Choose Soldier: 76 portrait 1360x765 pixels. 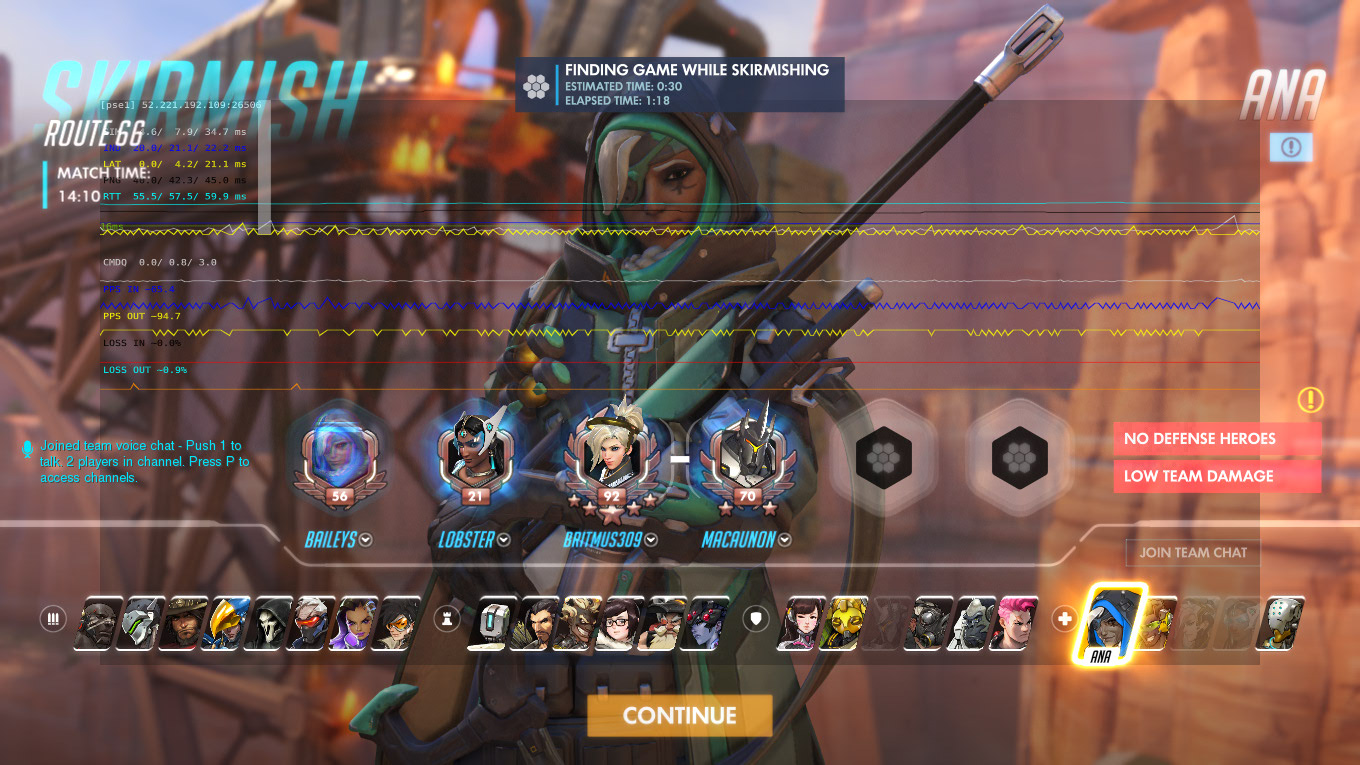315,622
